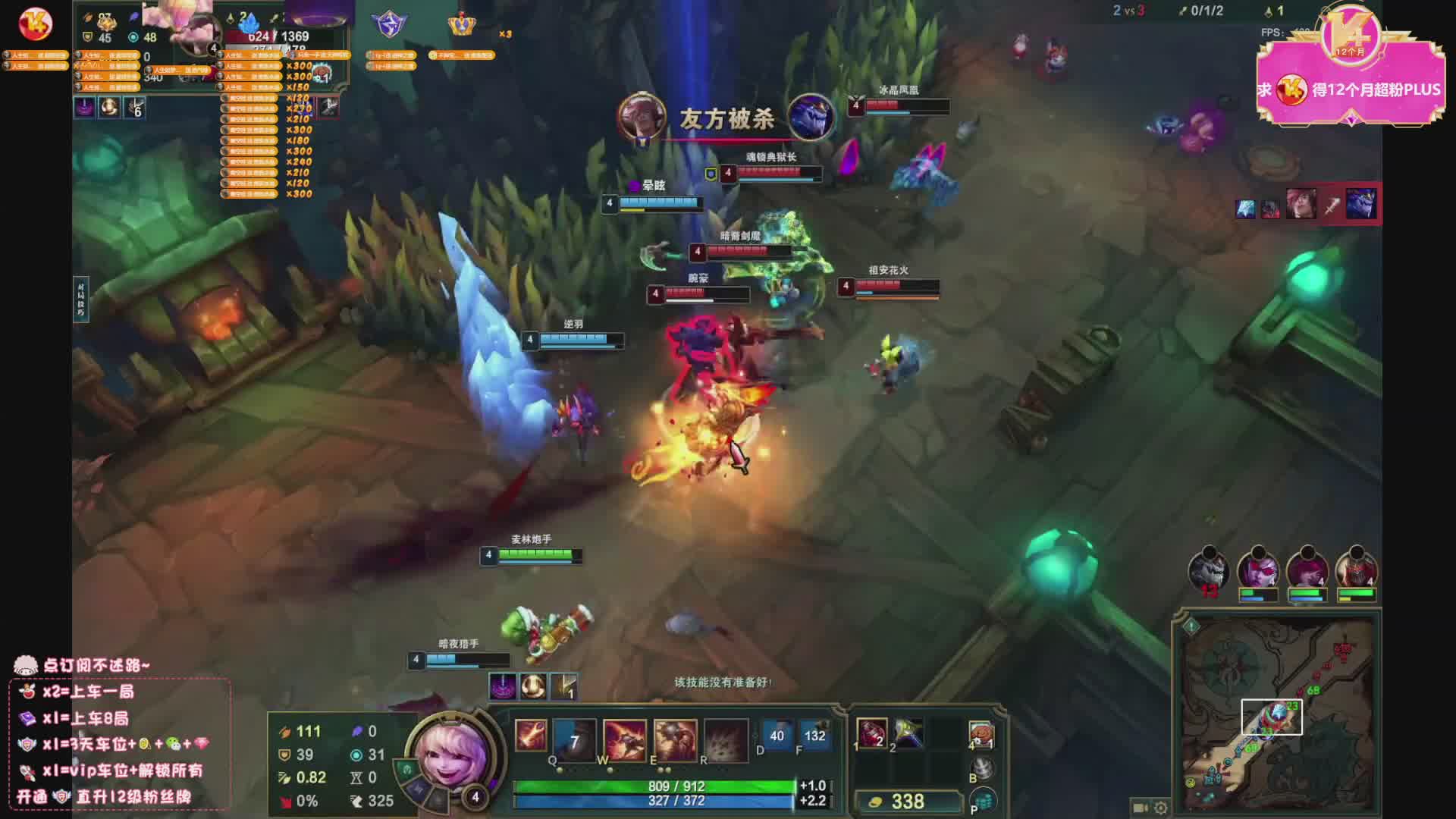Open the settings gear beside the minimap
This screenshot has width=1456, height=819.
click(1160, 808)
